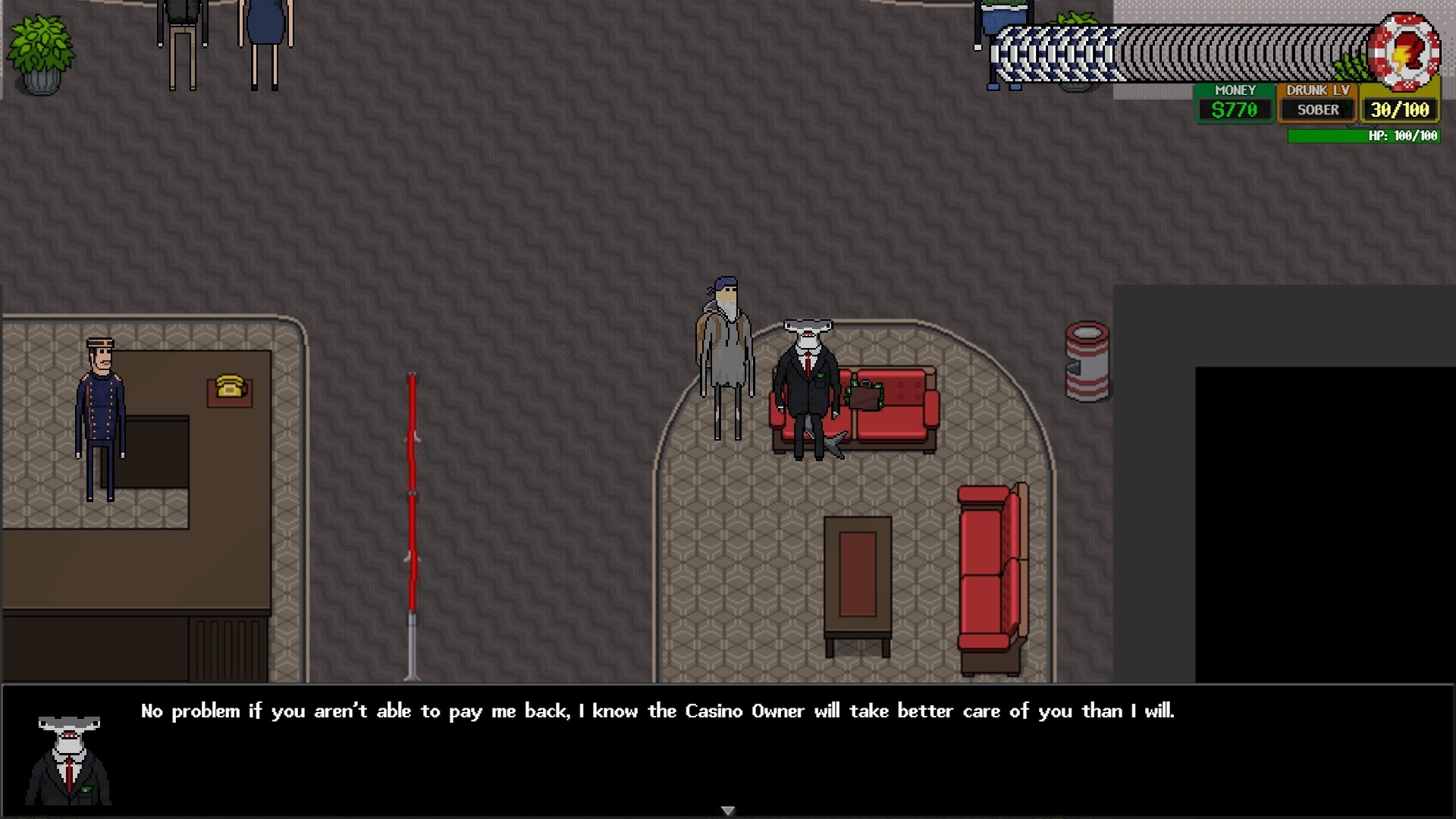Select the golden telephone on the reception desk
This screenshot has height=819, width=1456.
click(229, 386)
